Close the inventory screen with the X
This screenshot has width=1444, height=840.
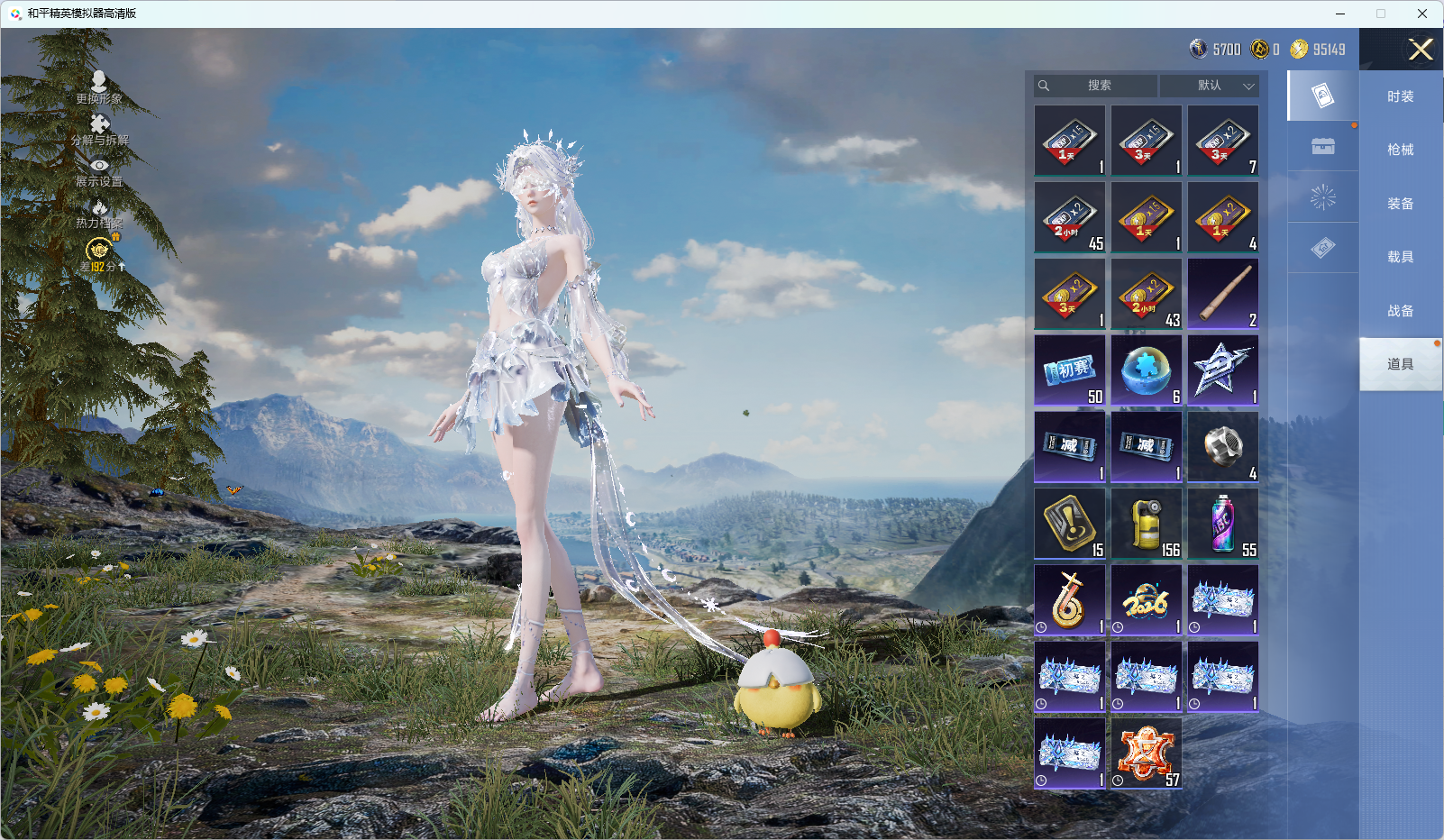pos(1421,50)
